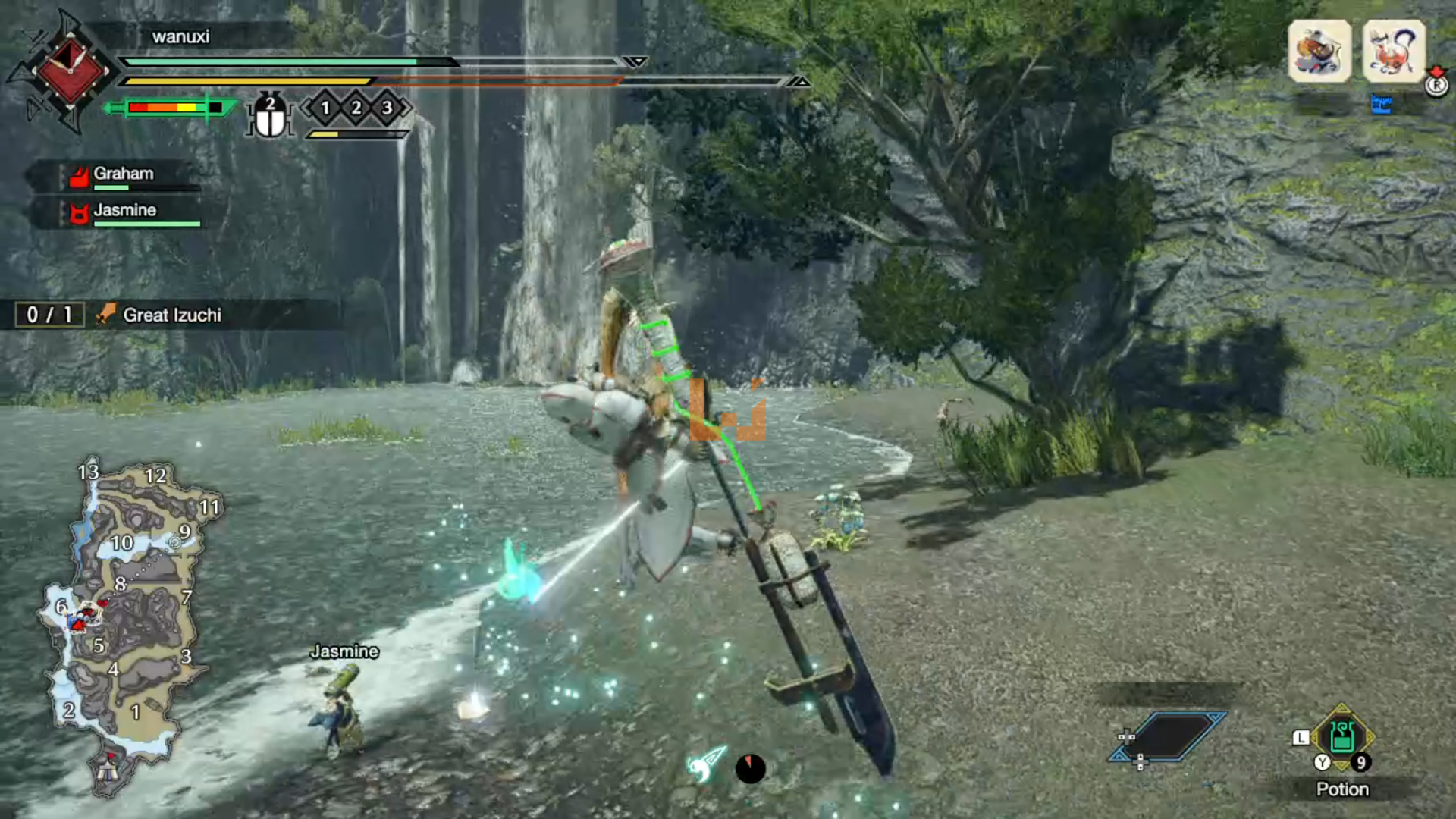Open the blue action bar panel

(1169, 736)
